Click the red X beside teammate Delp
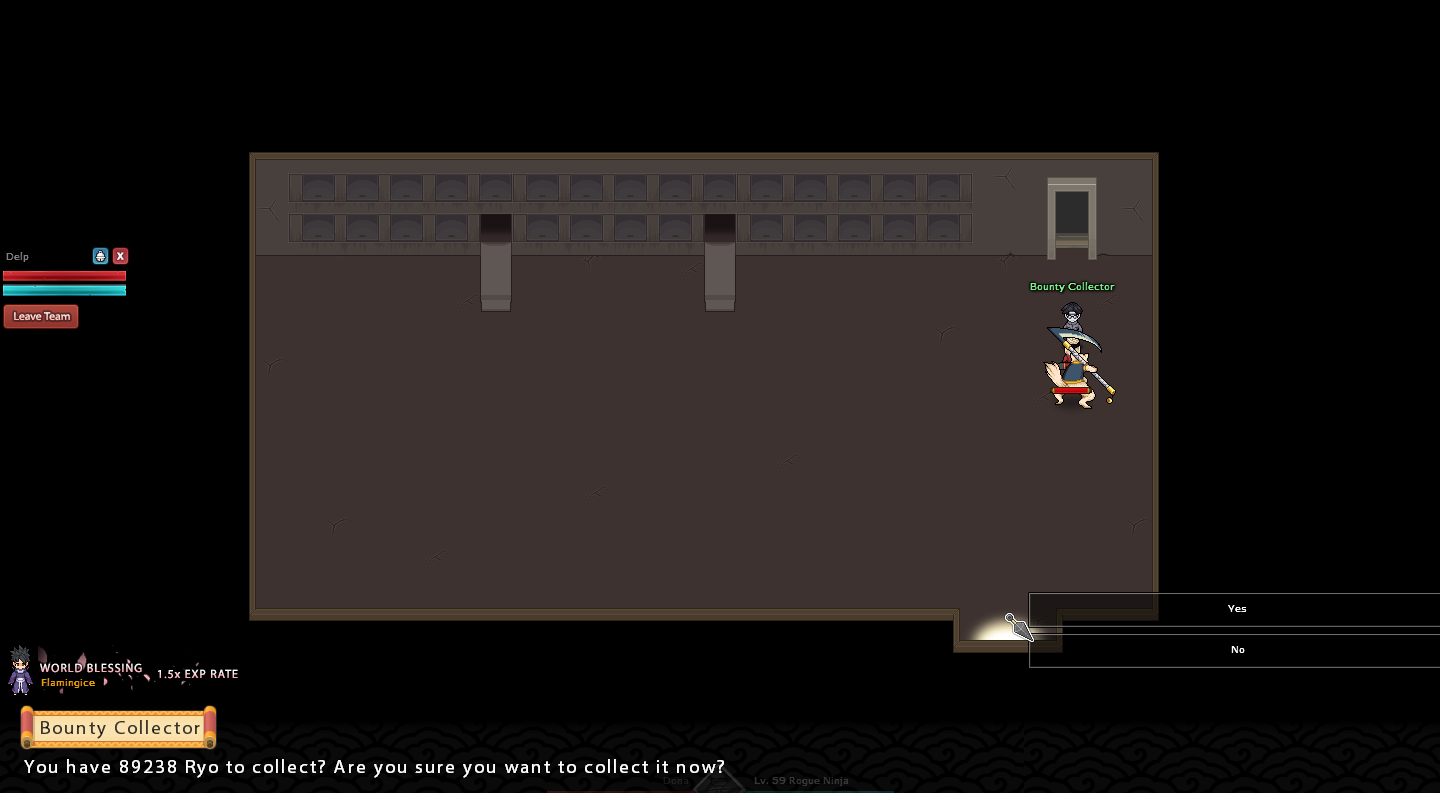1440x793 pixels. pos(120,256)
